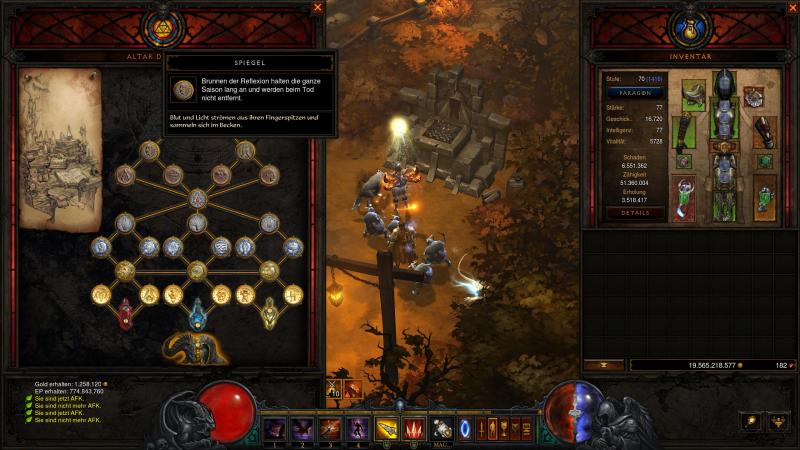The image size is (800, 450).
Task: Select the blue potion altar node
Action: 197,314
